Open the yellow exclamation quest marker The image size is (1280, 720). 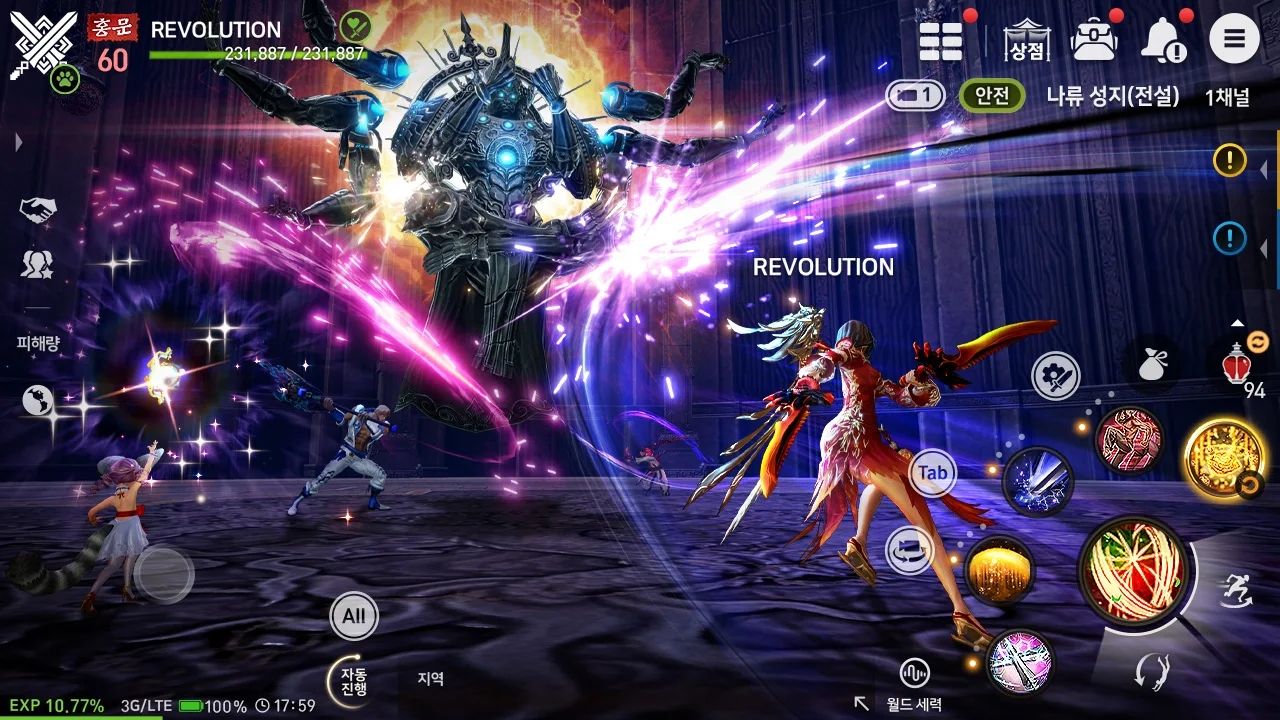pos(1229,159)
